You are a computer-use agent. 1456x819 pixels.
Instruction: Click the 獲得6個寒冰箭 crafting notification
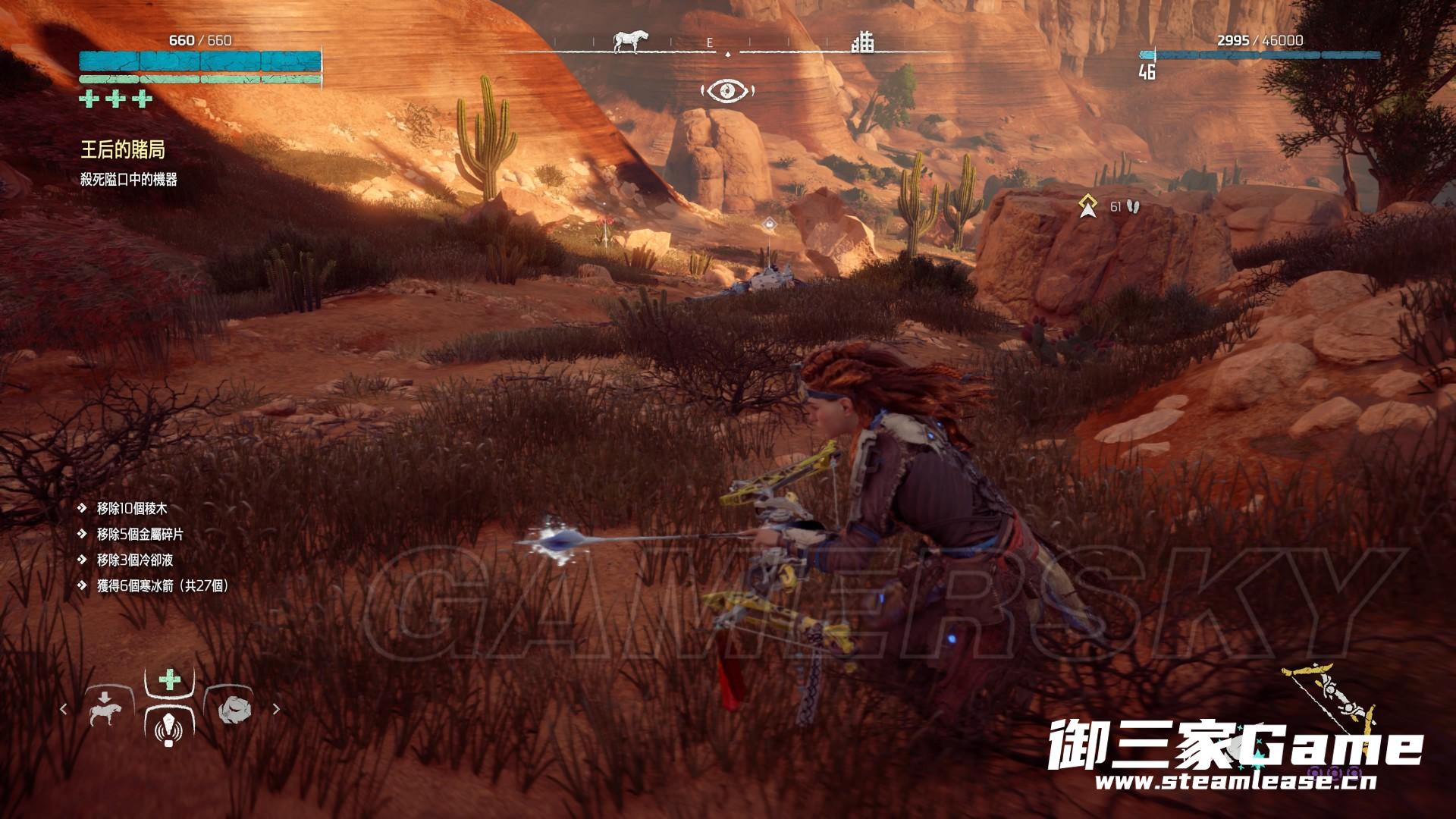[162, 585]
